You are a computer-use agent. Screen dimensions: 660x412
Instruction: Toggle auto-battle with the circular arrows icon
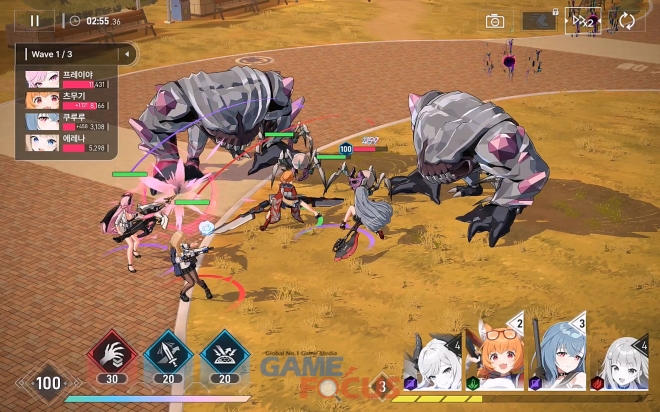[627, 21]
